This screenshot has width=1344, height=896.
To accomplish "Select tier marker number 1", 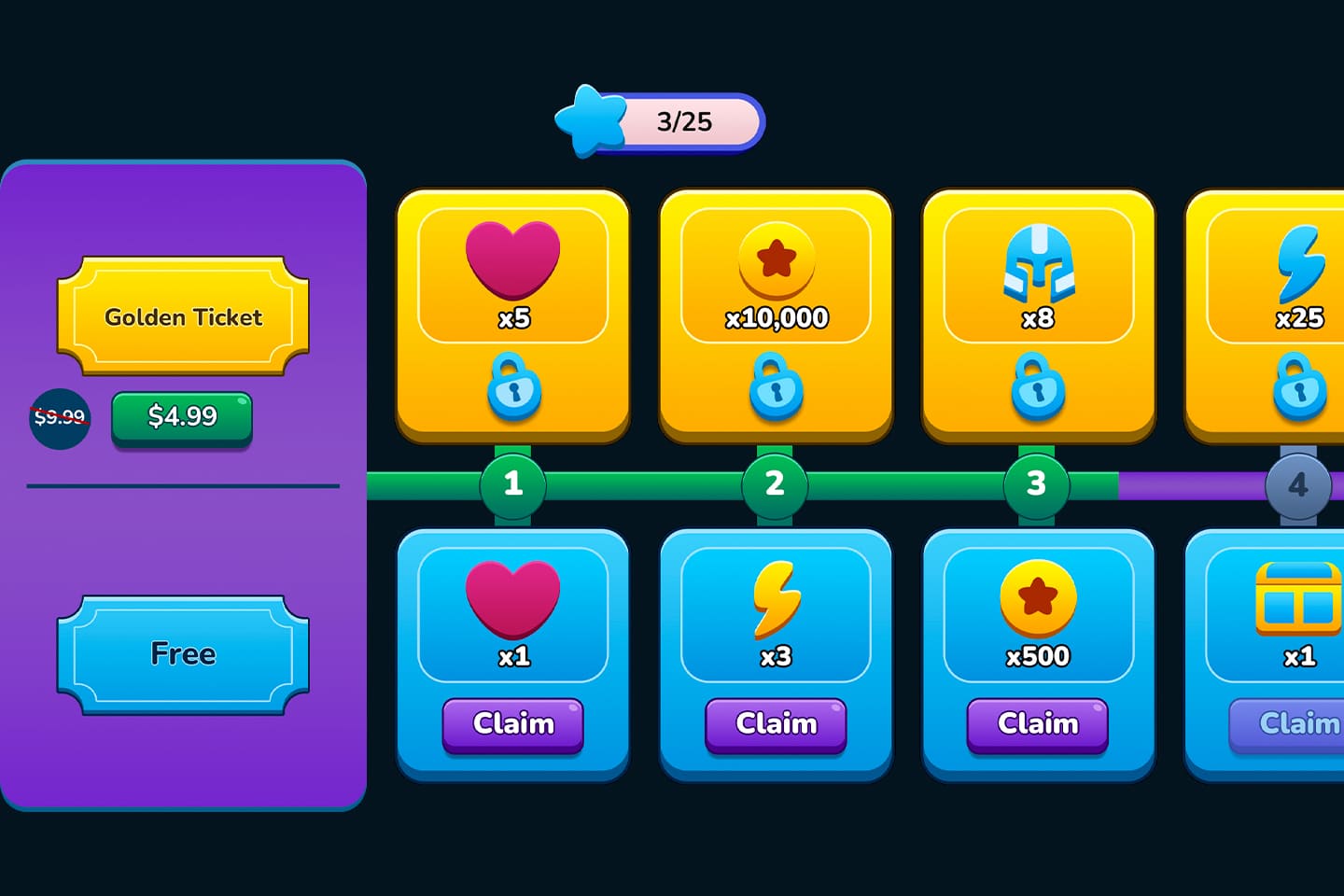I will coord(512,483).
